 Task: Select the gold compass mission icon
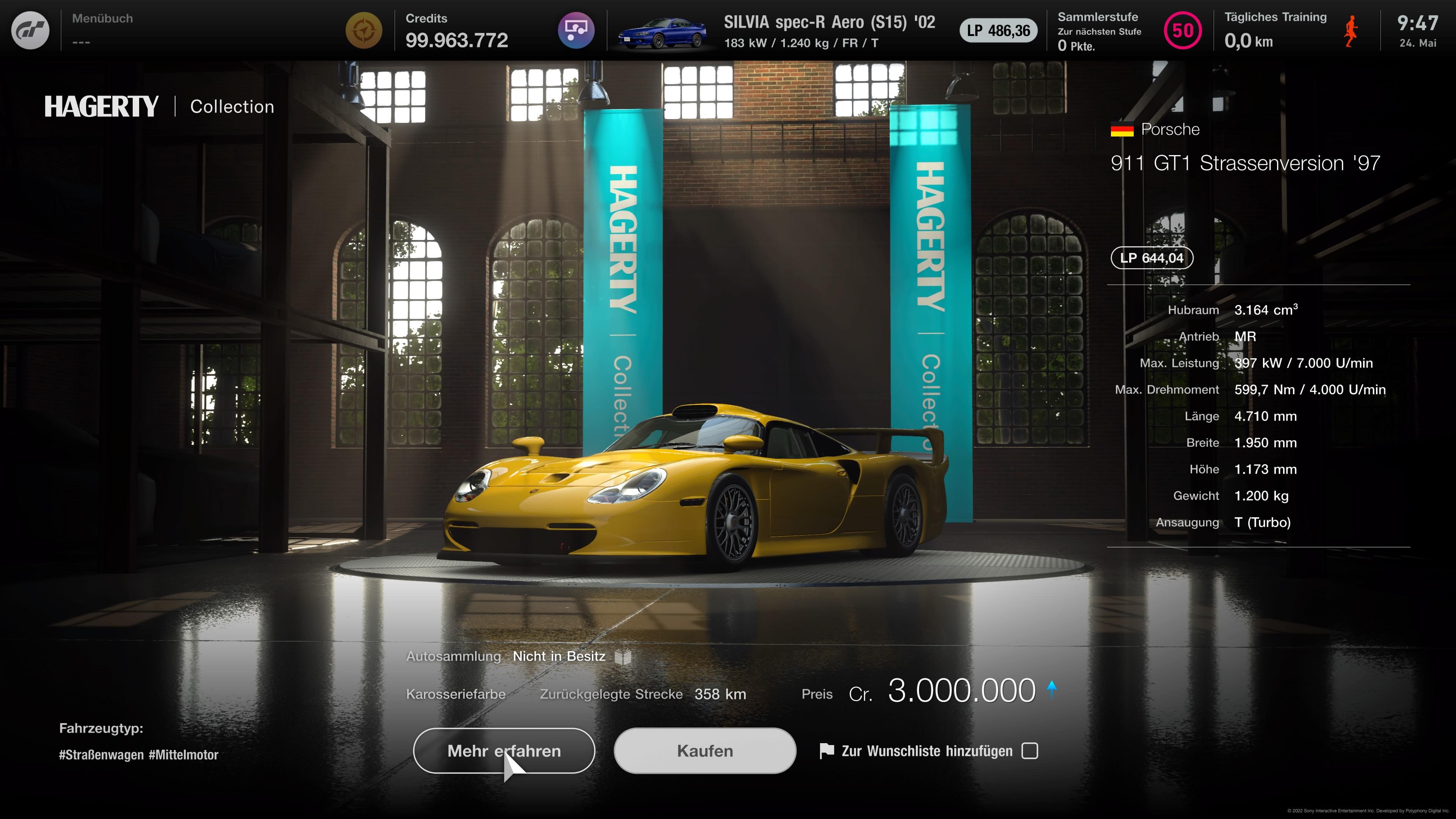click(x=364, y=30)
